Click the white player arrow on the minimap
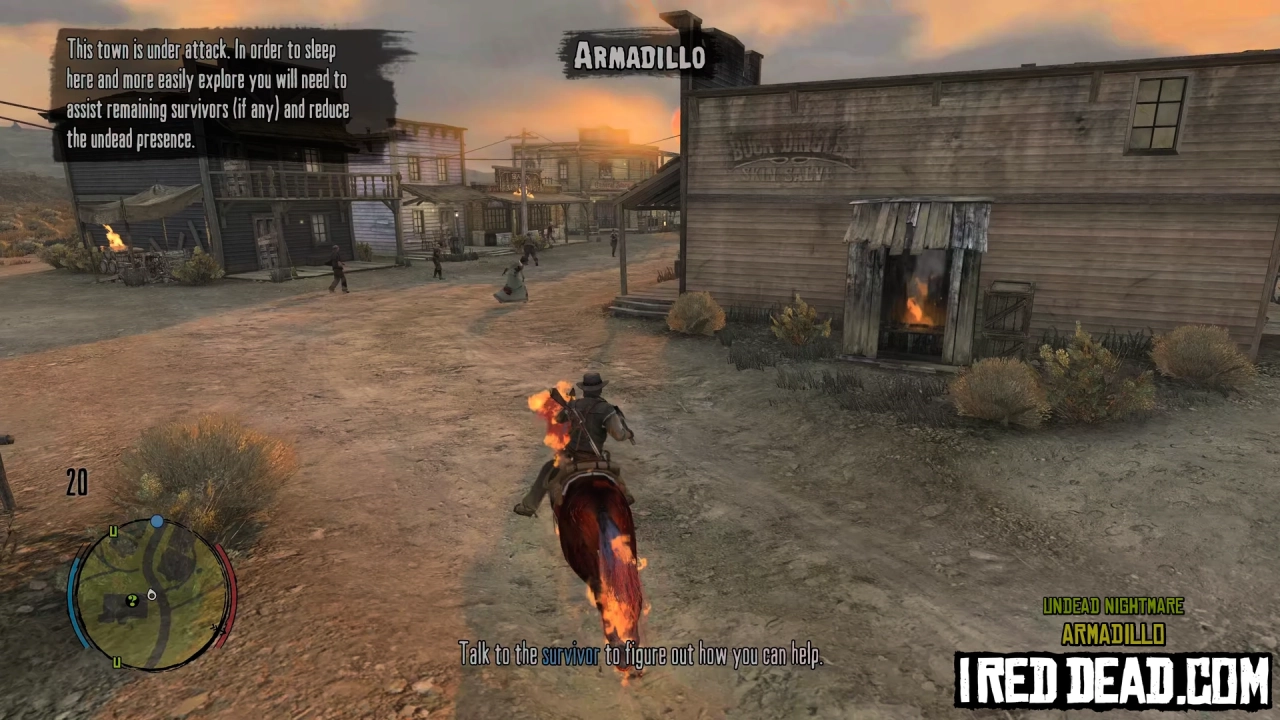Viewport: 1280px width, 720px height. click(151, 596)
